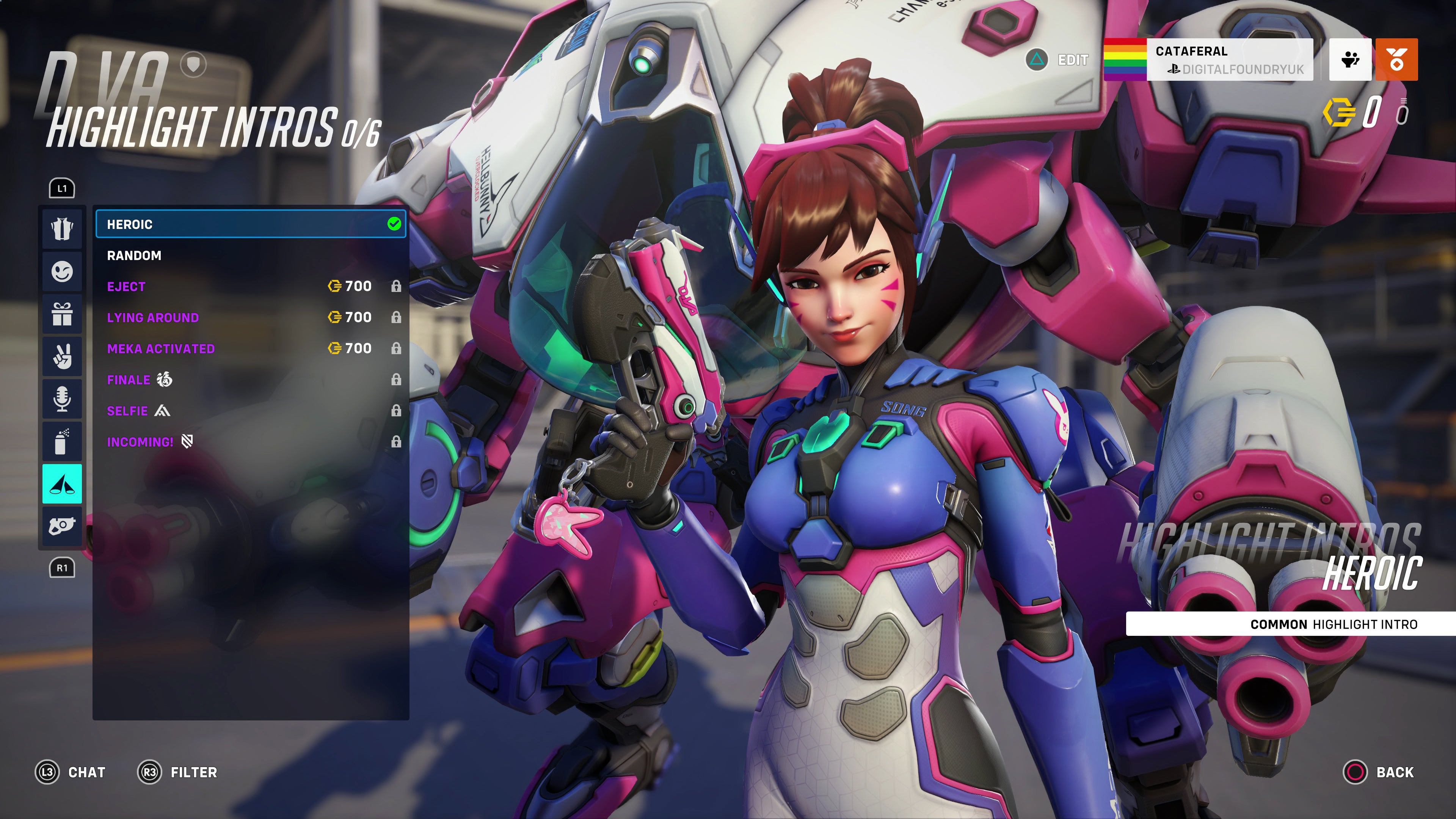Click the CATAFERAL player name card

1210,59
